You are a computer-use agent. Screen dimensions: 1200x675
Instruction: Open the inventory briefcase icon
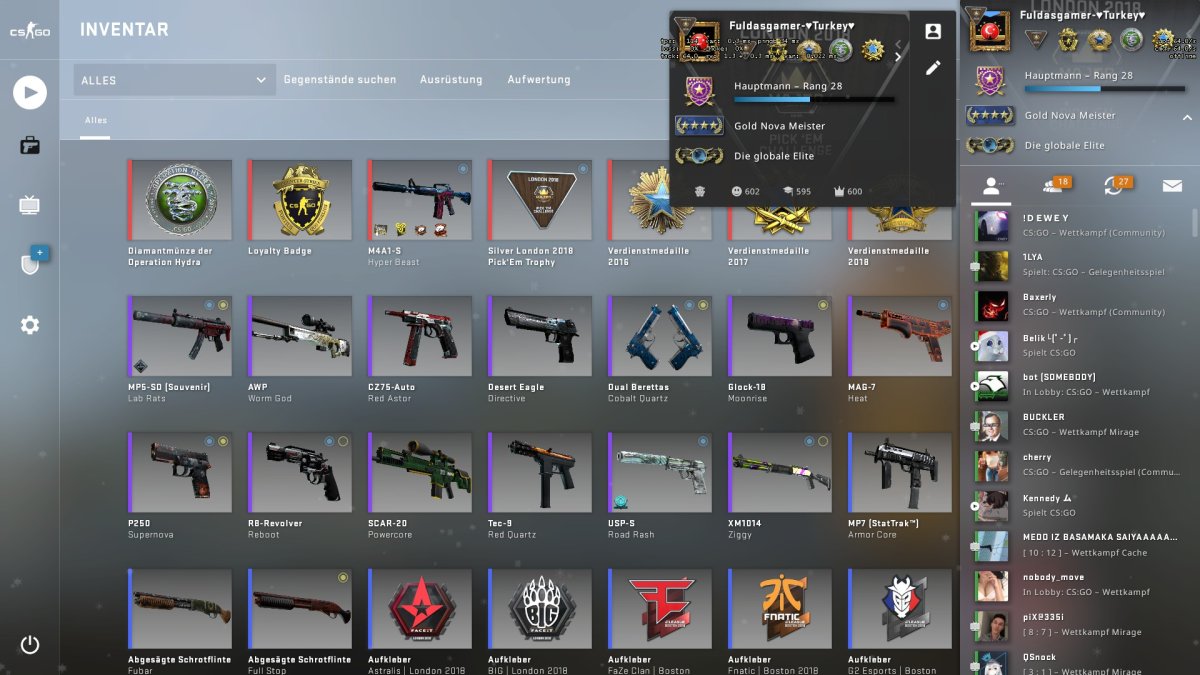[30, 146]
